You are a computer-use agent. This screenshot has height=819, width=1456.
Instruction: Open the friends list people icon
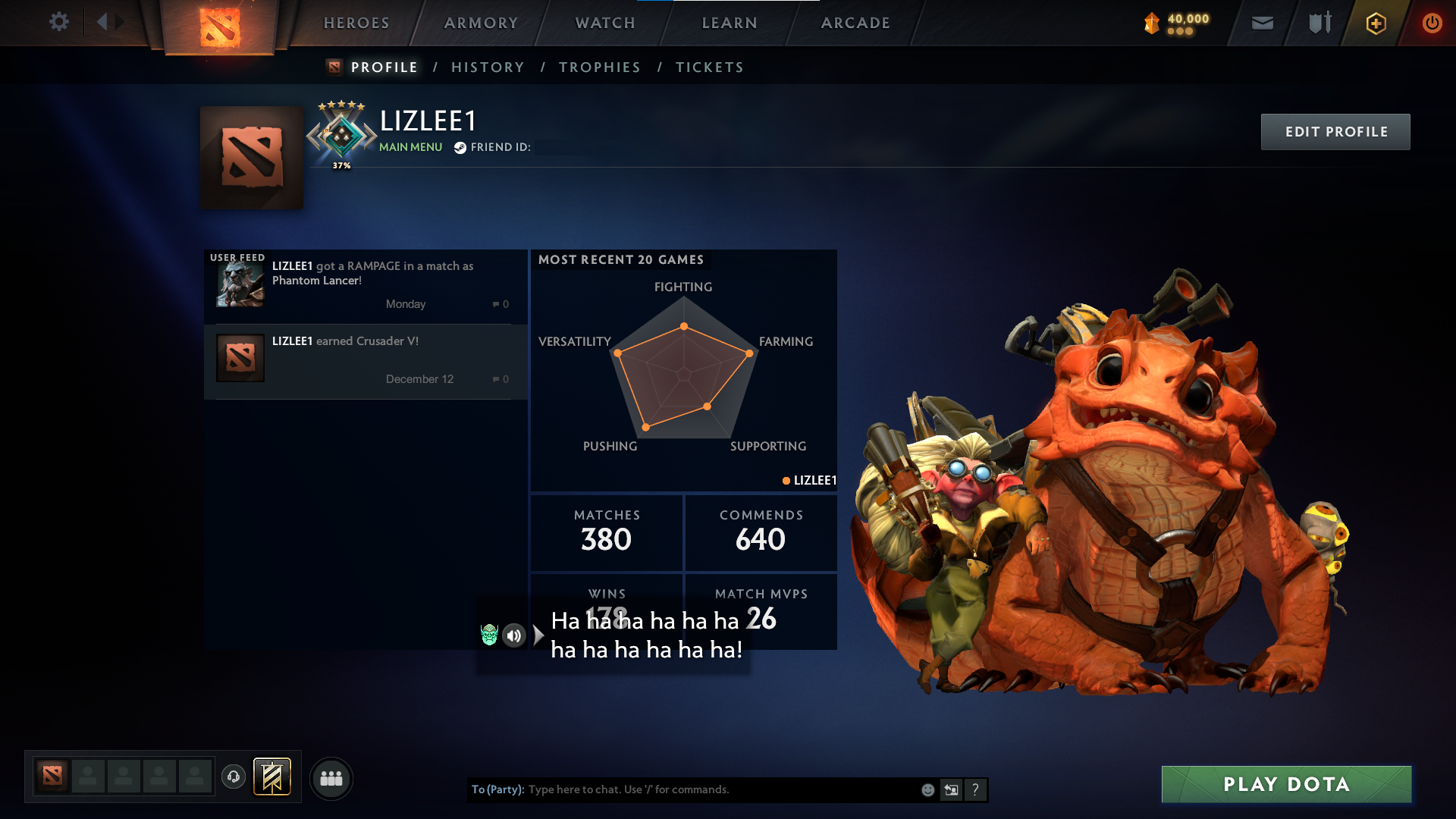coord(331,778)
